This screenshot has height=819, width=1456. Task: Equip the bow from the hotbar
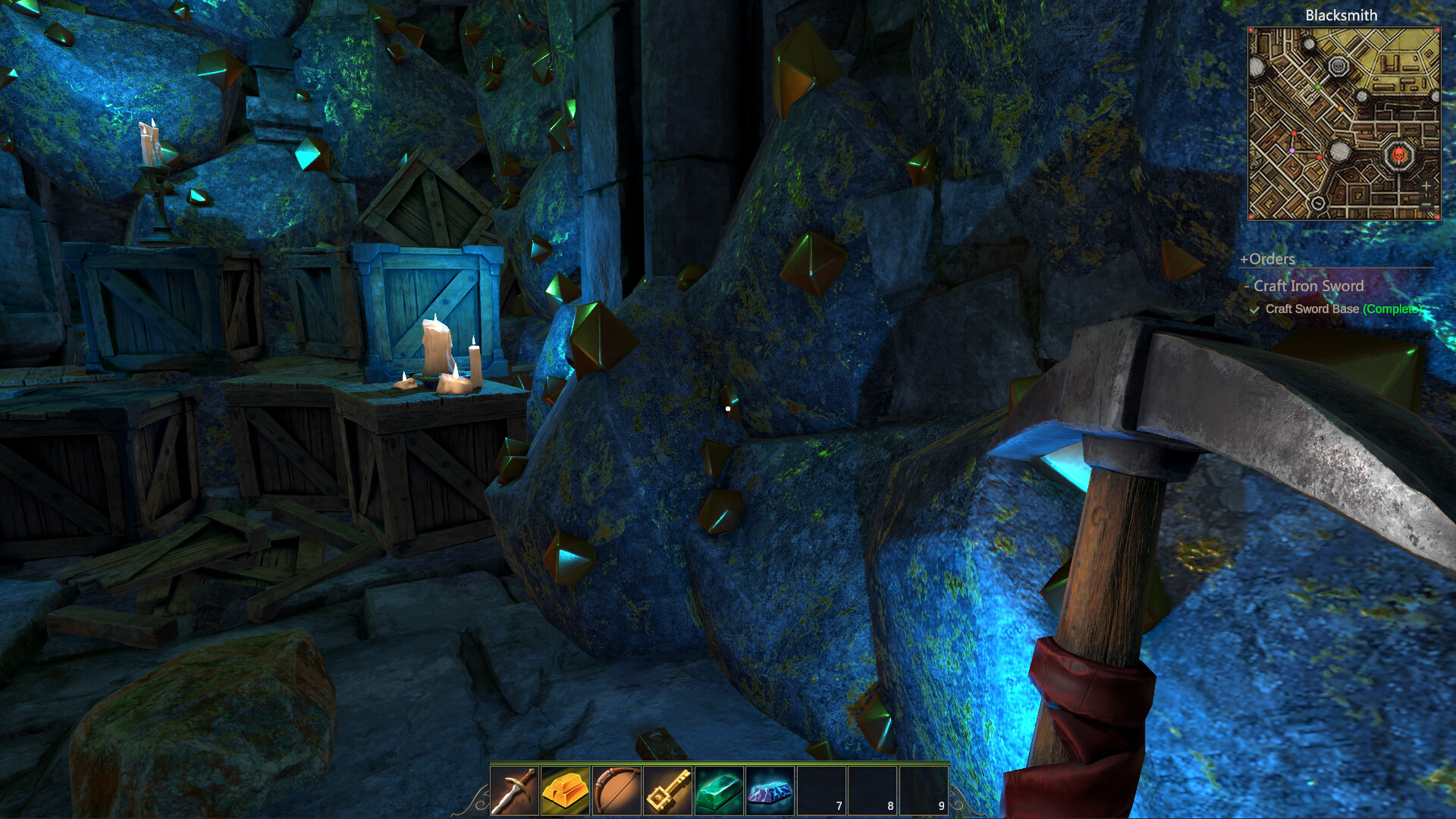tap(616, 793)
